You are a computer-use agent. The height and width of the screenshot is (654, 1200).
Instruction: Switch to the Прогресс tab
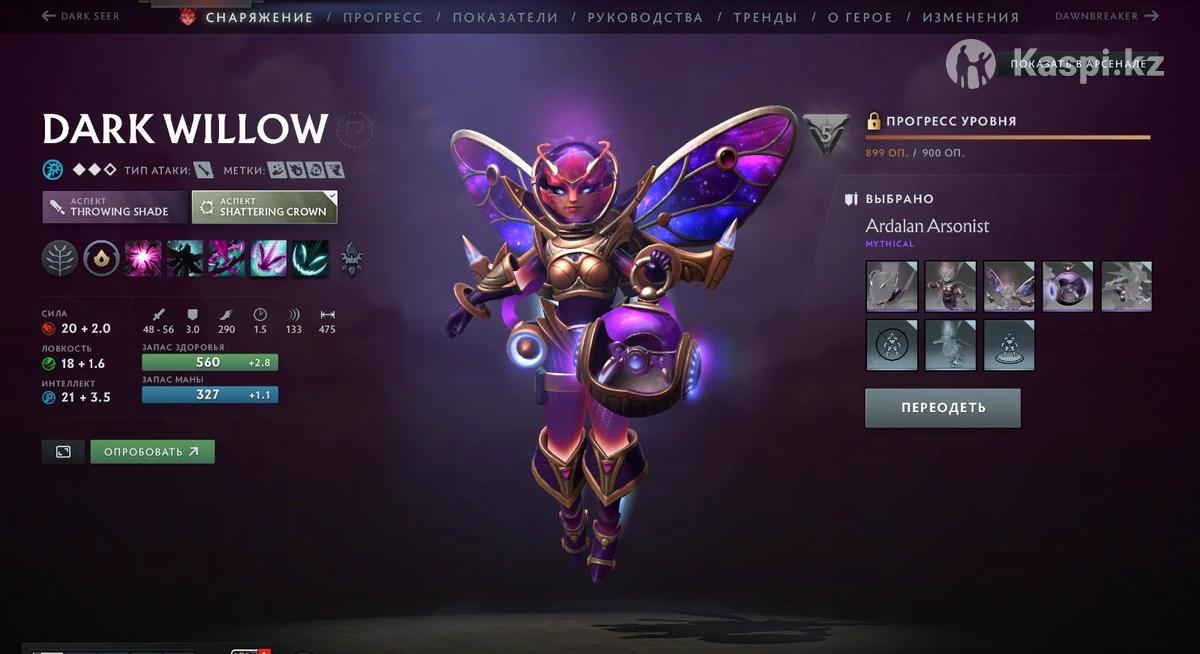pyautogui.click(x=382, y=17)
